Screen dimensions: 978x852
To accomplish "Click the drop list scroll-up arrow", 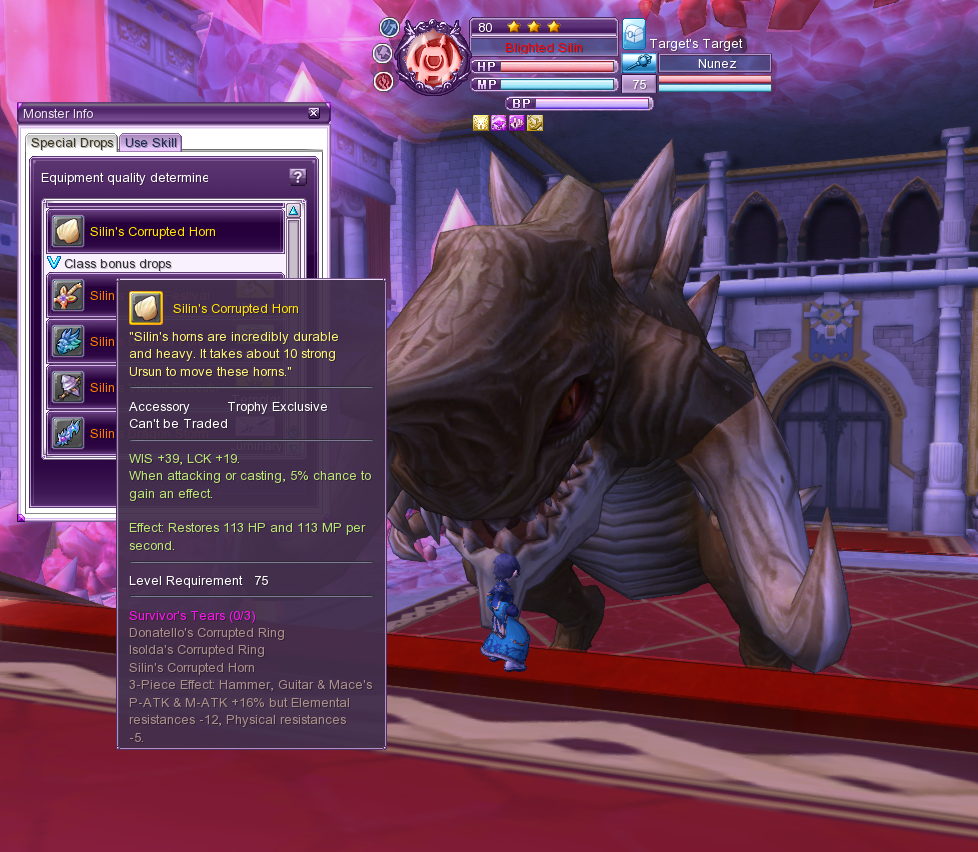I will 293,211.
